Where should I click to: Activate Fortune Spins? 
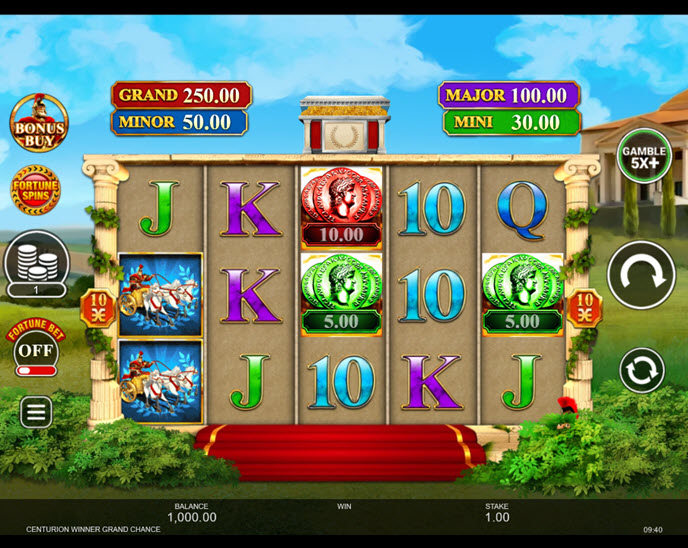(x=36, y=188)
